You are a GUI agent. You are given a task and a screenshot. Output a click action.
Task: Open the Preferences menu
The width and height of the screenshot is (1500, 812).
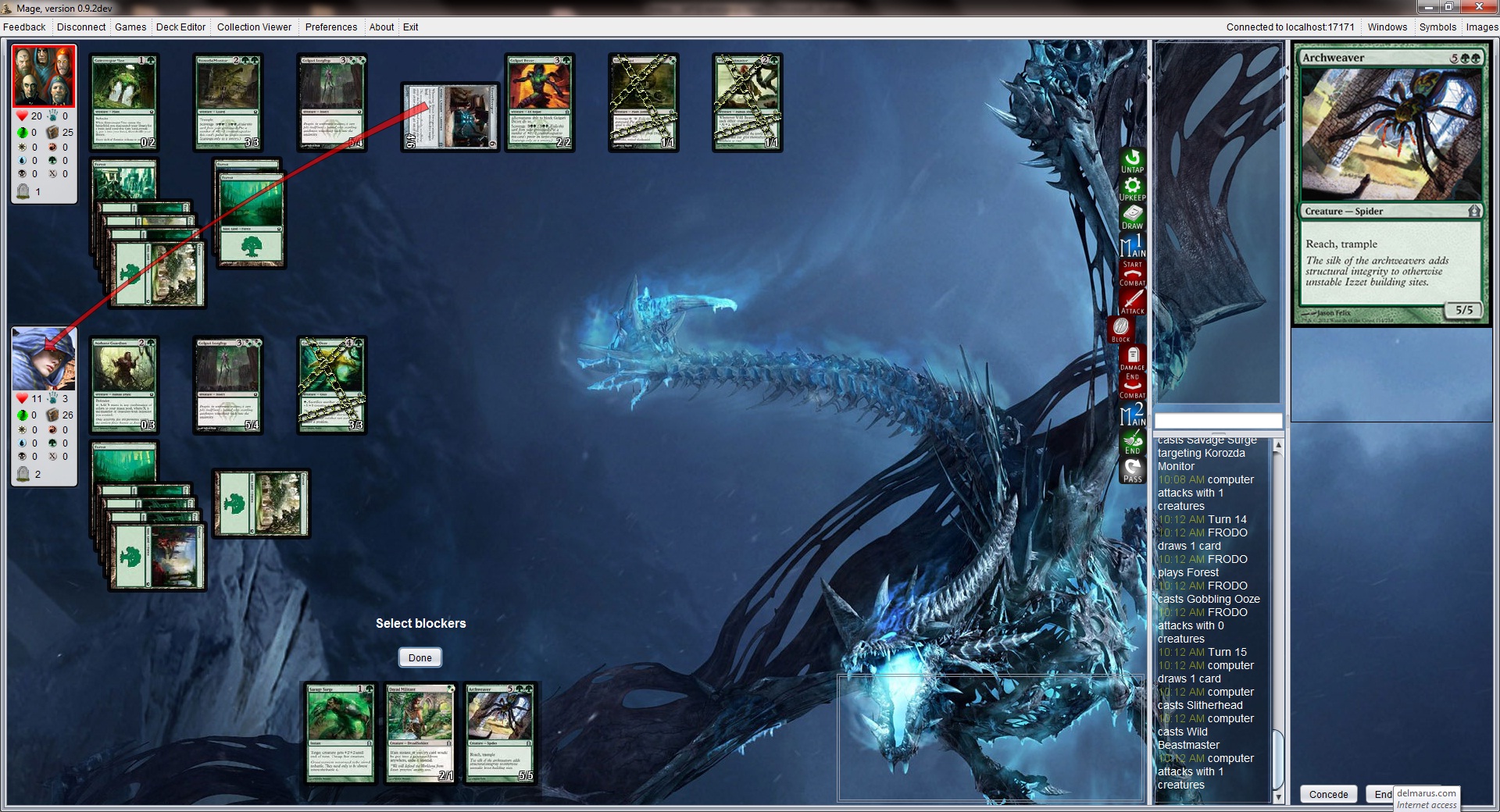pyautogui.click(x=330, y=27)
